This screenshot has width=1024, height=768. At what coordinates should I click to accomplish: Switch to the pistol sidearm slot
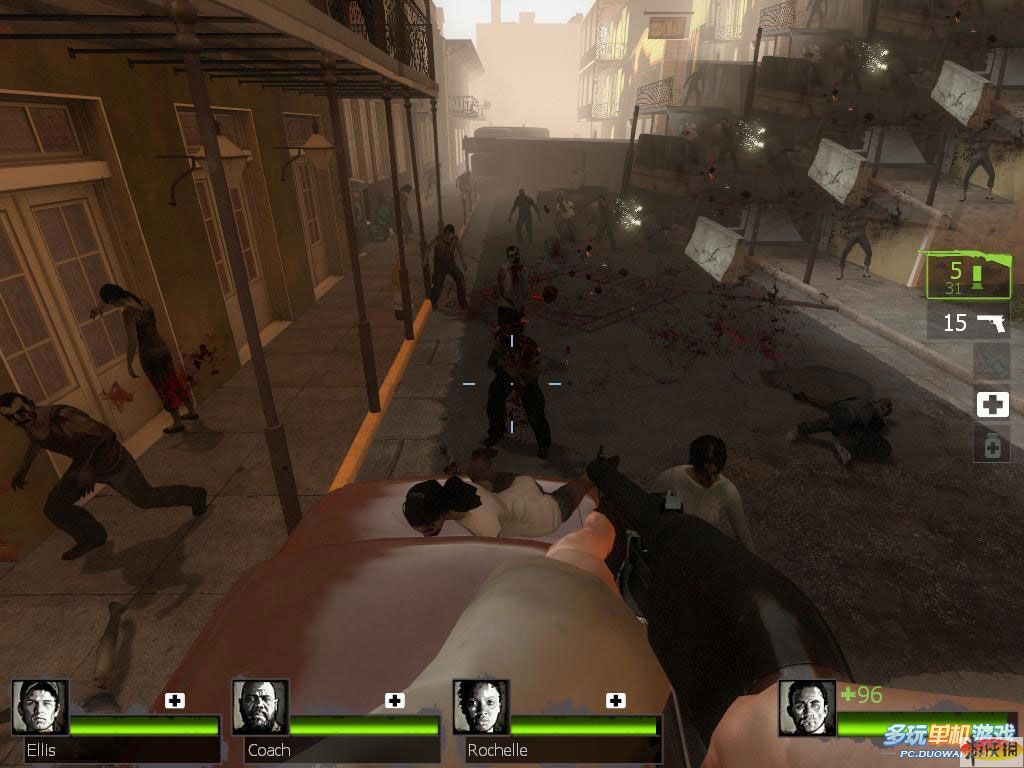[x=968, y=322]
